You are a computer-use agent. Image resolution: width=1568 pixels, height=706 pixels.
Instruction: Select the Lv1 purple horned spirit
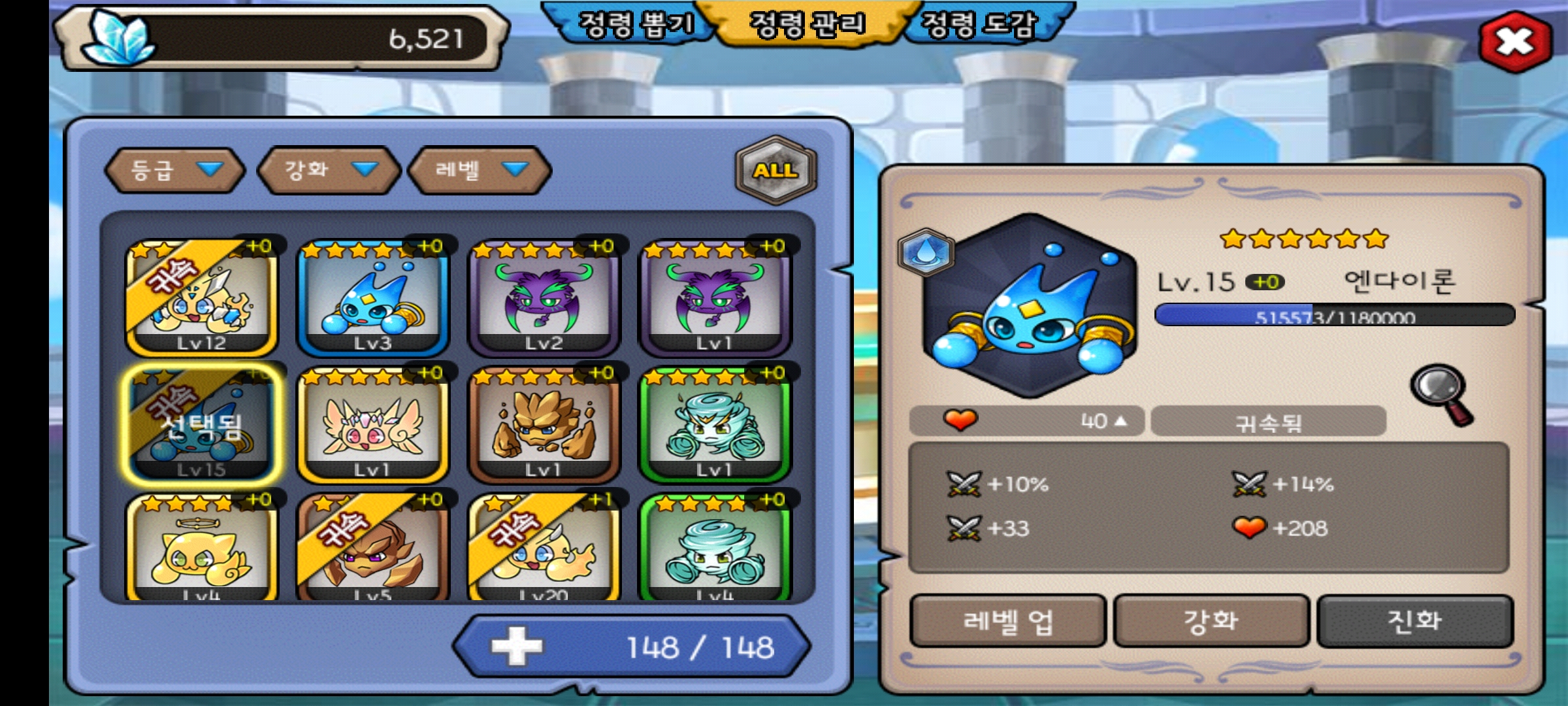click(x=715, y=298)
